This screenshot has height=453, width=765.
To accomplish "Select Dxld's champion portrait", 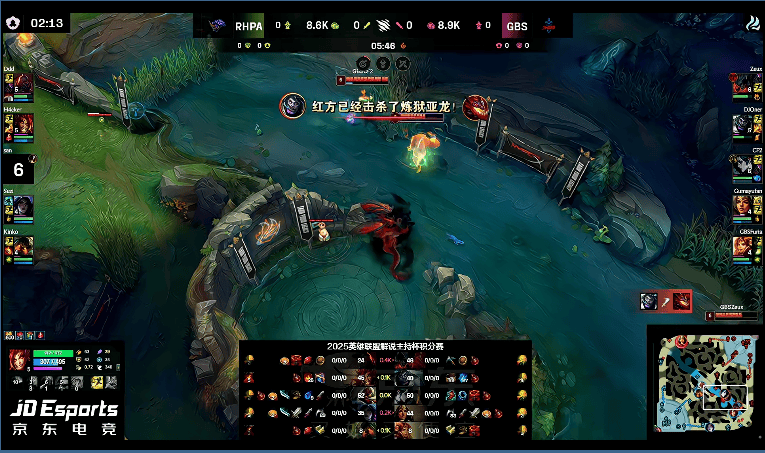I will 21,83.
